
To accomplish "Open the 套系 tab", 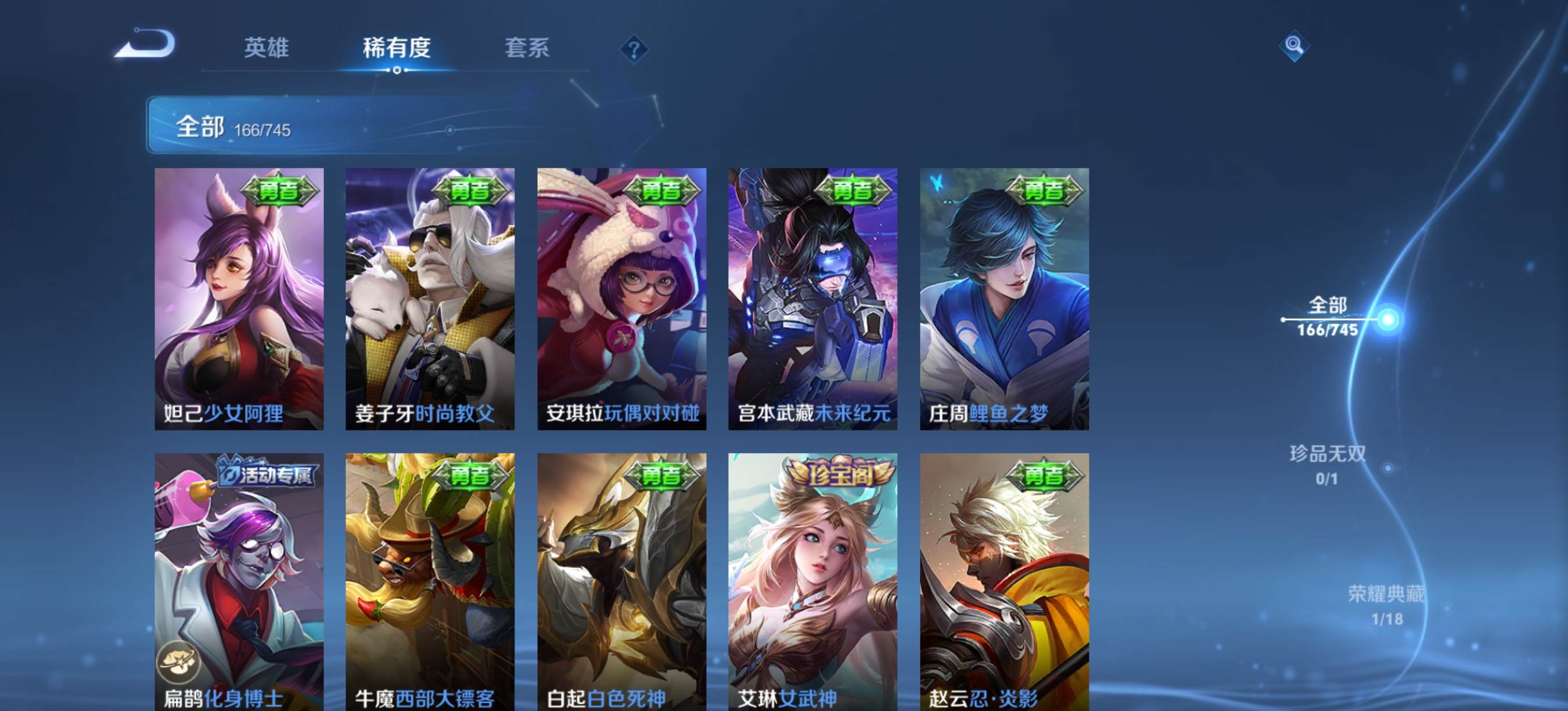I will pos(527,48).
